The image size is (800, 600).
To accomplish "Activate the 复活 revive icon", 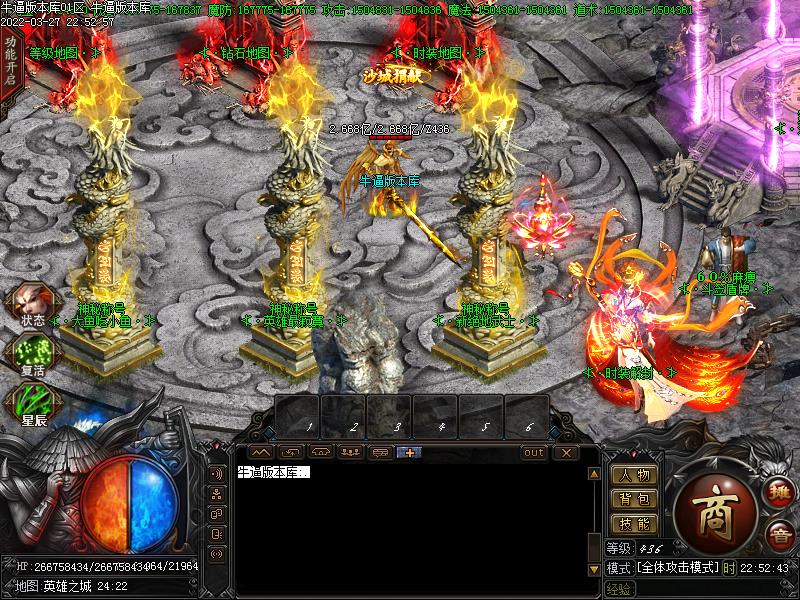I will click(32, 354).
